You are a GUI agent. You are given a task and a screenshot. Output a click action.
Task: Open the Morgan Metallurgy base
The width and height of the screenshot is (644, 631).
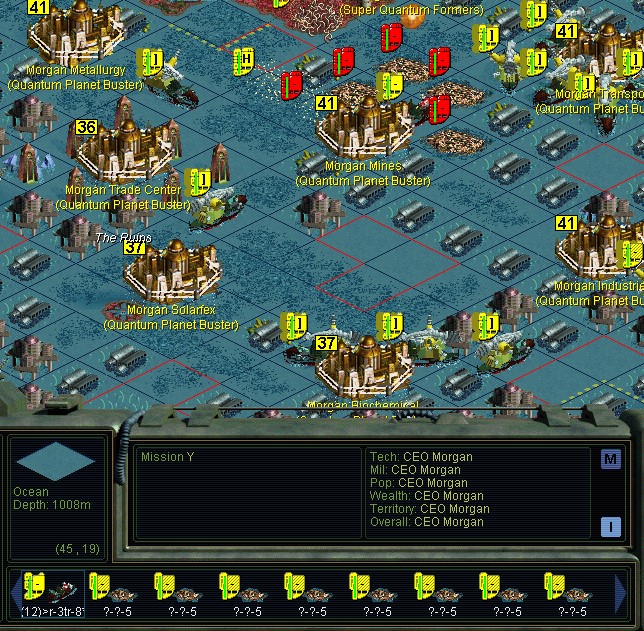76,32
